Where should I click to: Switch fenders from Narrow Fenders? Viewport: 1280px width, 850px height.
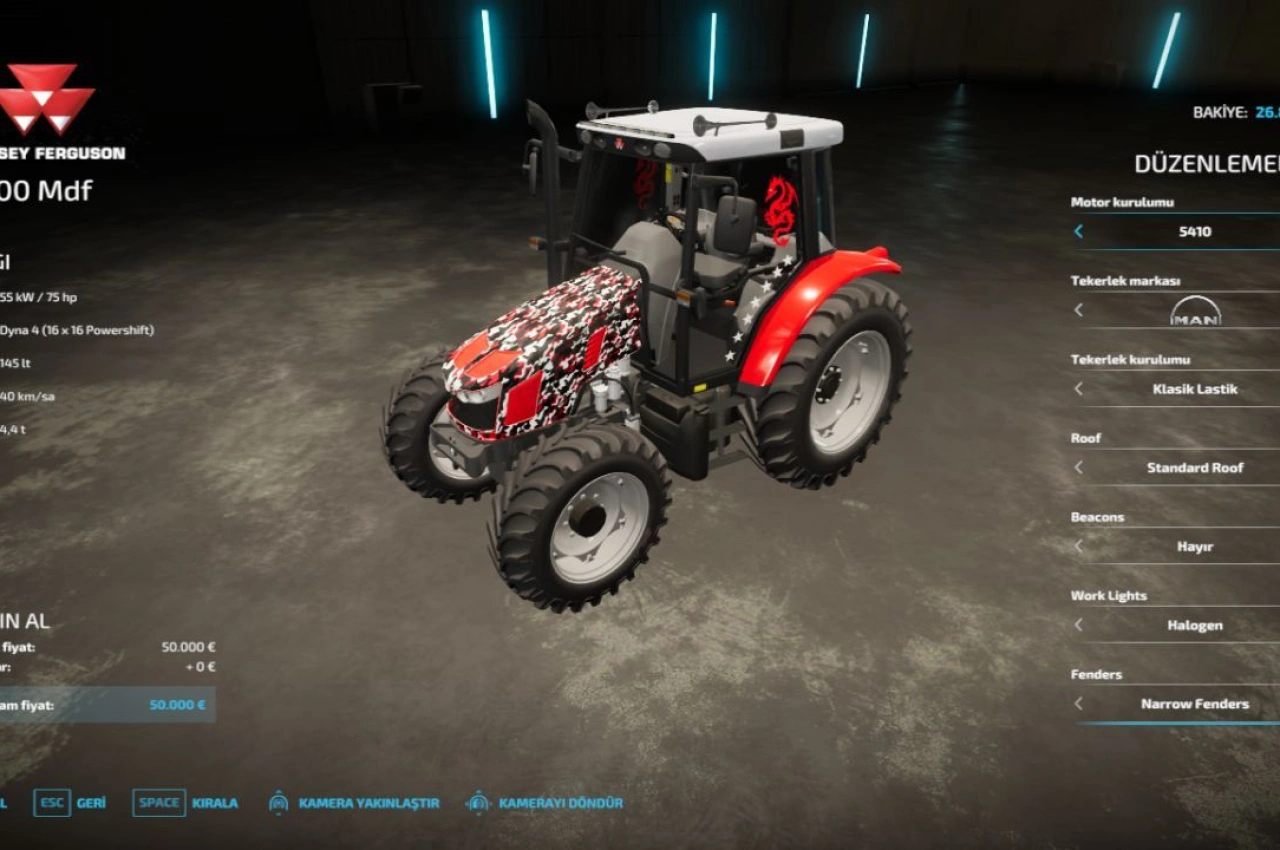click(1197, 704)
